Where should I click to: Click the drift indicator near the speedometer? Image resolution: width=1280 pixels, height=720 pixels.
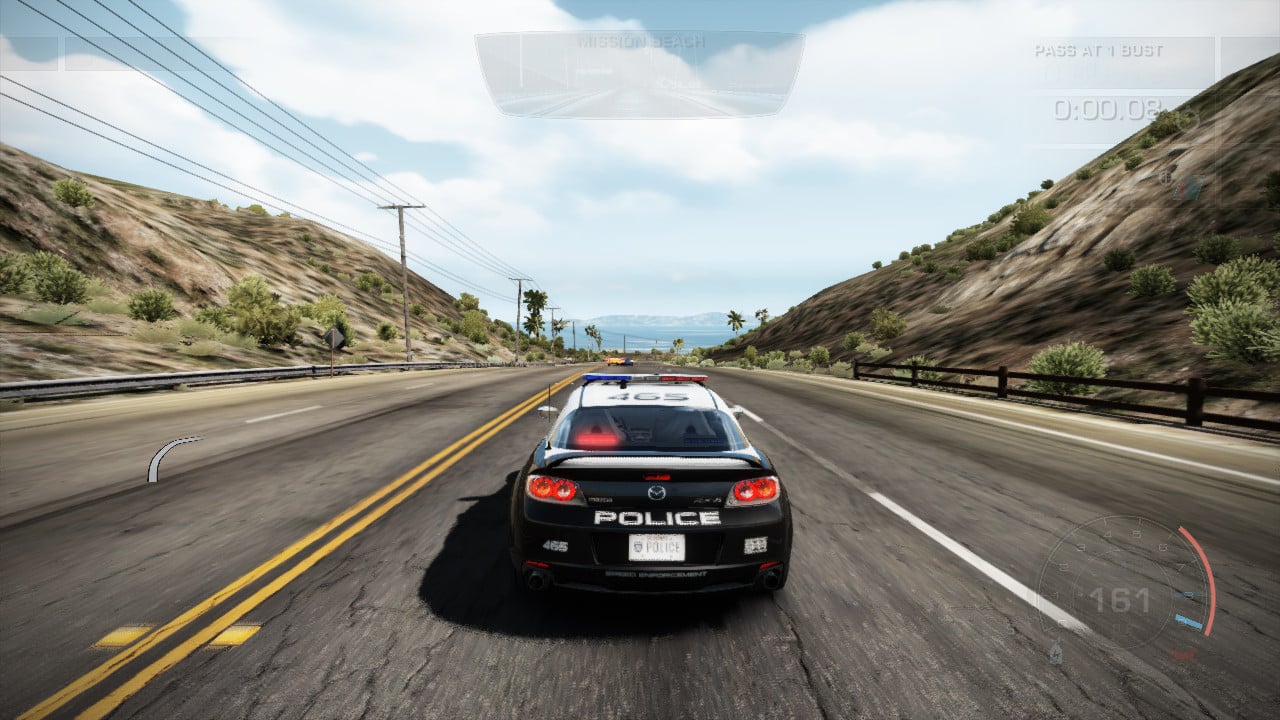[x=1054, y=651]
